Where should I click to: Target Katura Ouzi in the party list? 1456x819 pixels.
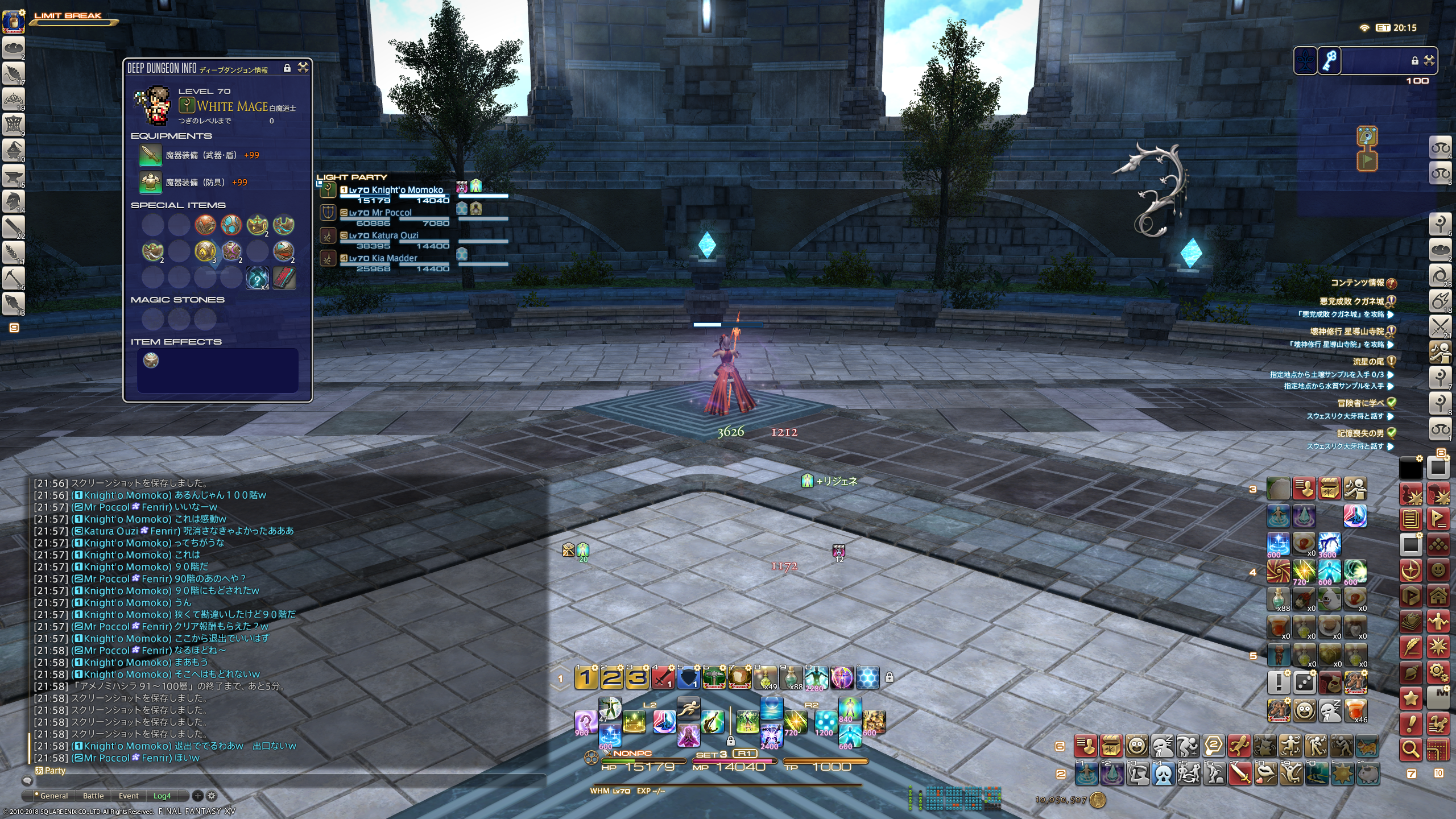[x=395, y=235]
